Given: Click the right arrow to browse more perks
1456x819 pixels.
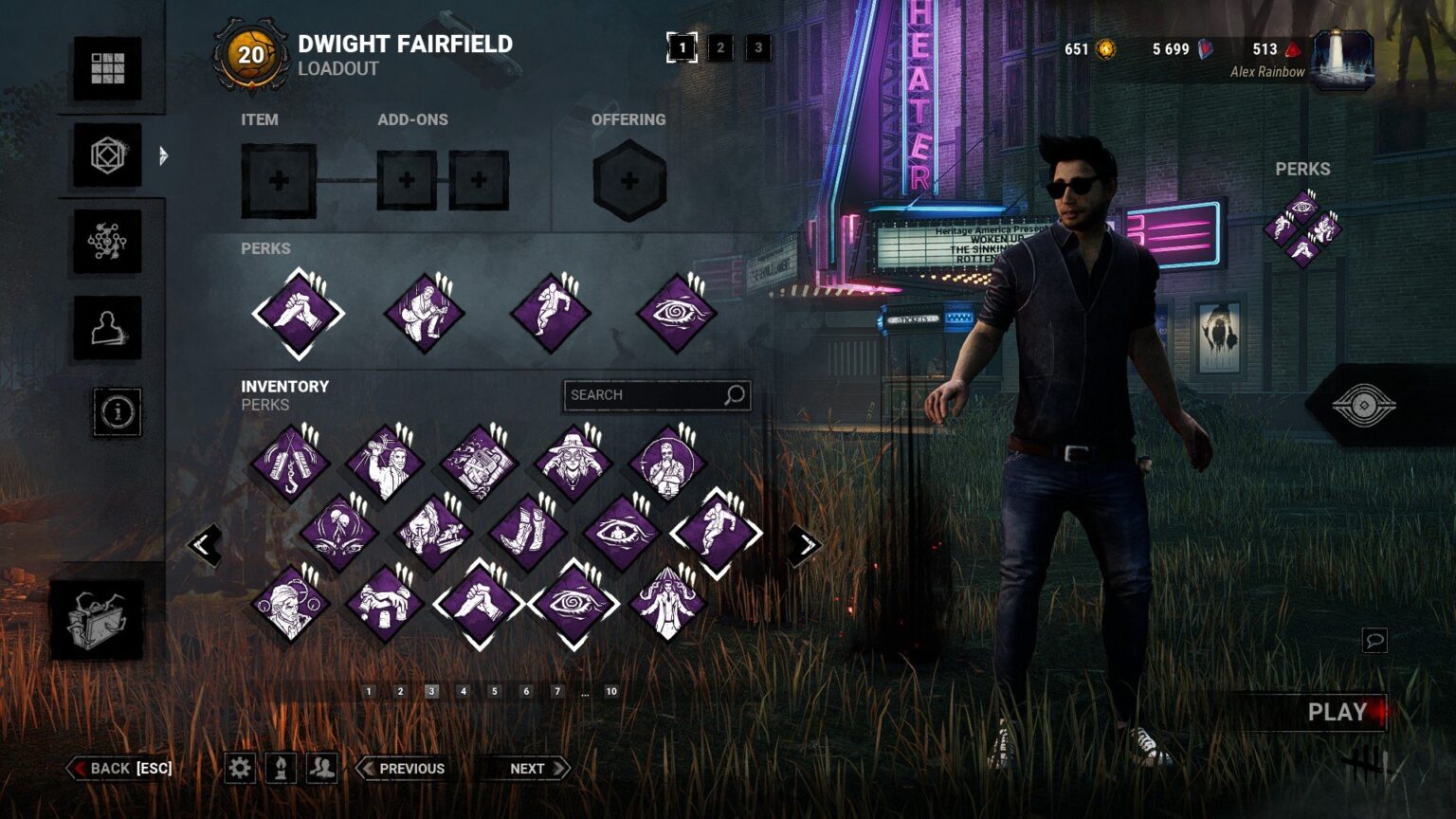Looking at the screenshot, I should pos(805,542).
